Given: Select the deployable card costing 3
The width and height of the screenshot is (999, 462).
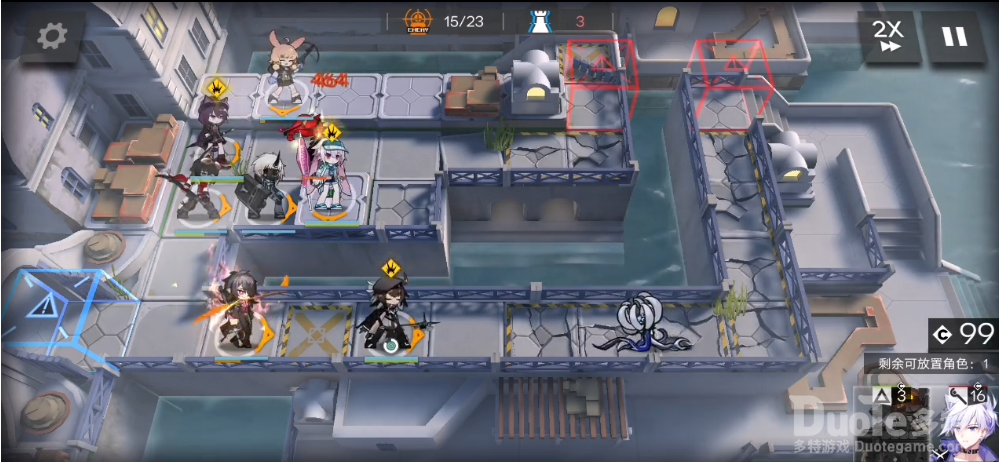Looking at the screenshot, I should [x=892, y=422].
